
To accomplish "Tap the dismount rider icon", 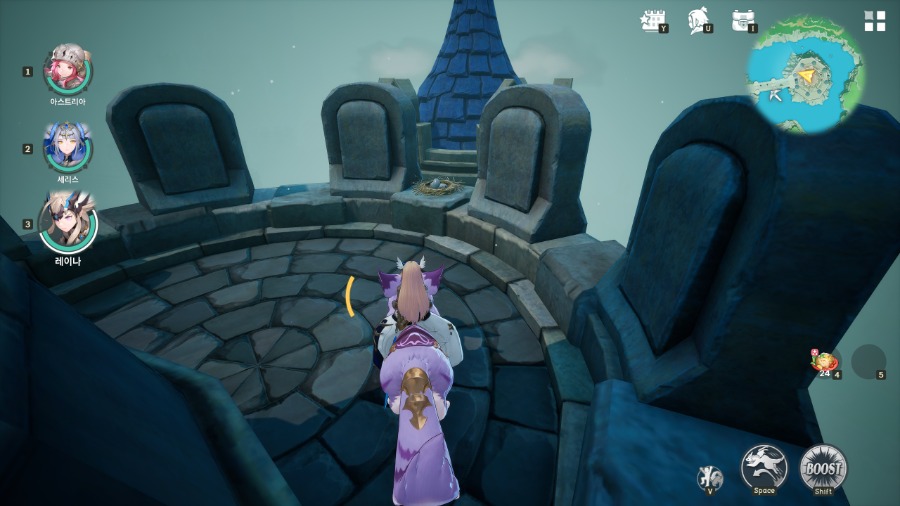I will tap(708, 478).
